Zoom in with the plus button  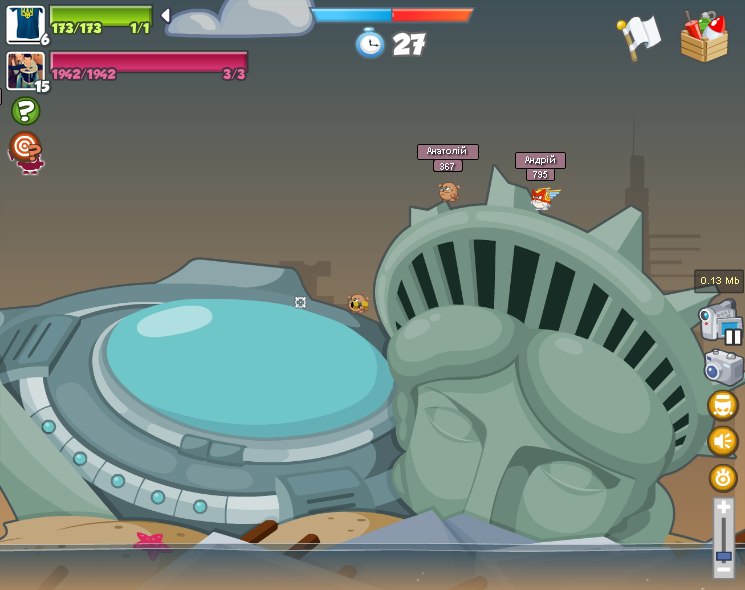pos(723,508)
